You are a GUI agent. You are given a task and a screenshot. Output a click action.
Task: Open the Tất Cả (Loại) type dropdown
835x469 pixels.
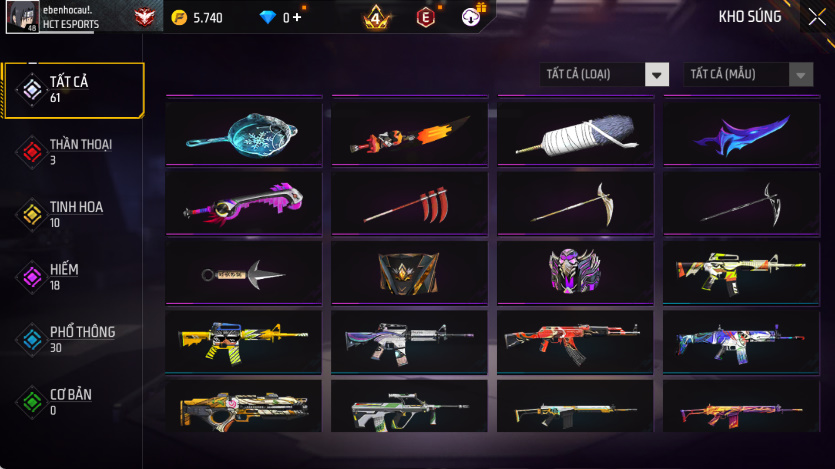point(604,74)
